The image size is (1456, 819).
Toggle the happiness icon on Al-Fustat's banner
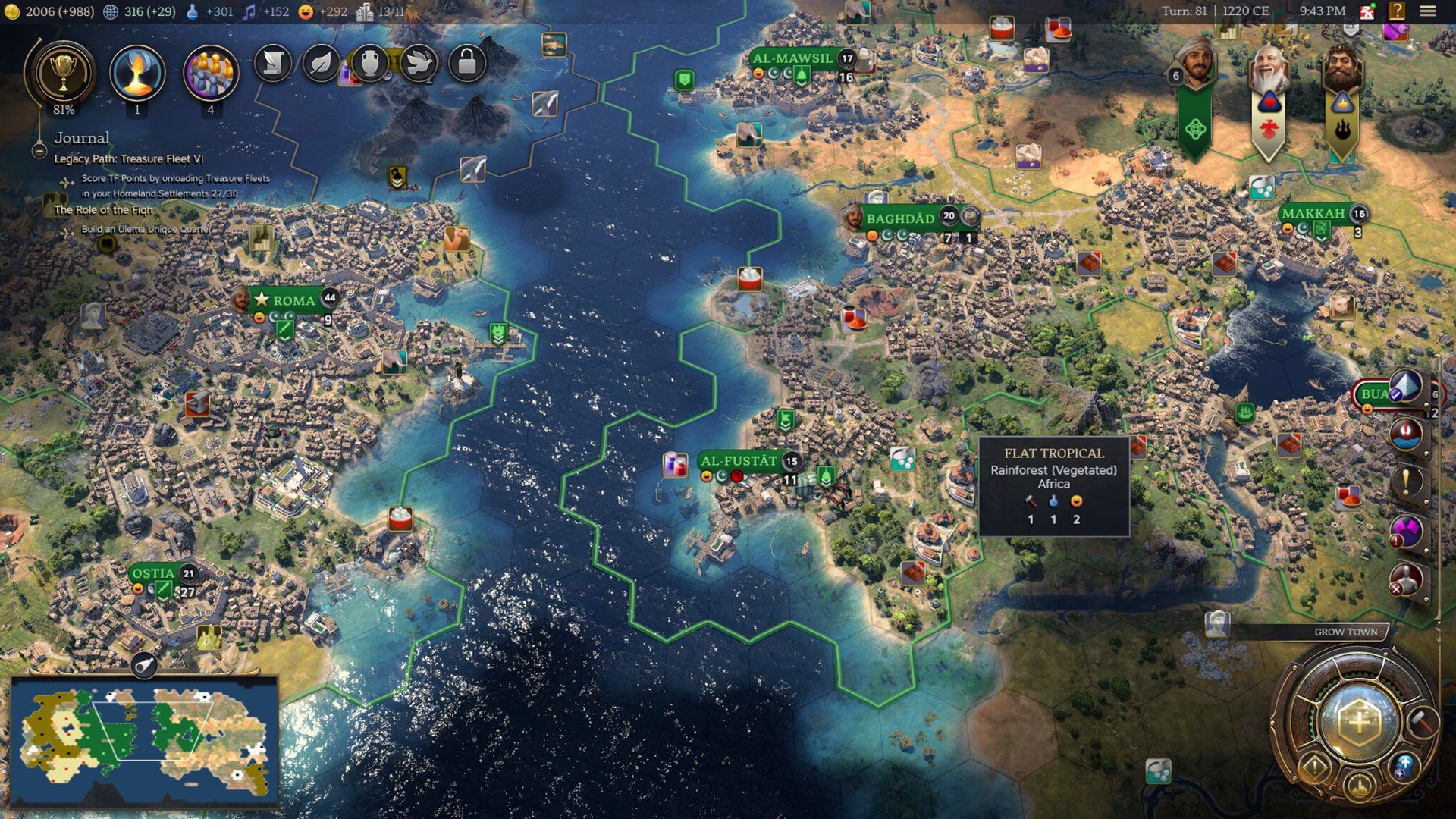707,476
